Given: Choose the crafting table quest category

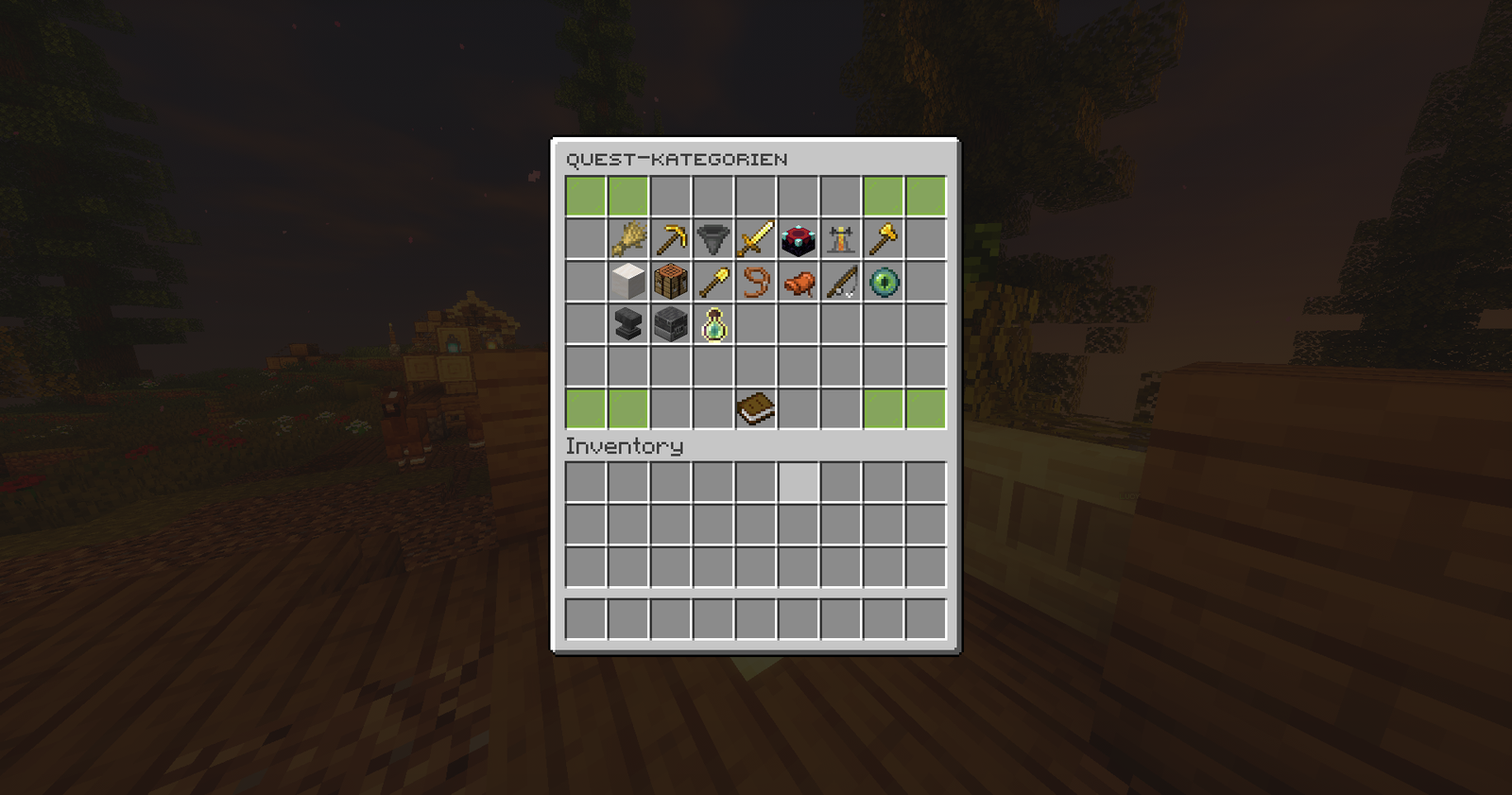Looking at the screenshot, I should [670, 282].
